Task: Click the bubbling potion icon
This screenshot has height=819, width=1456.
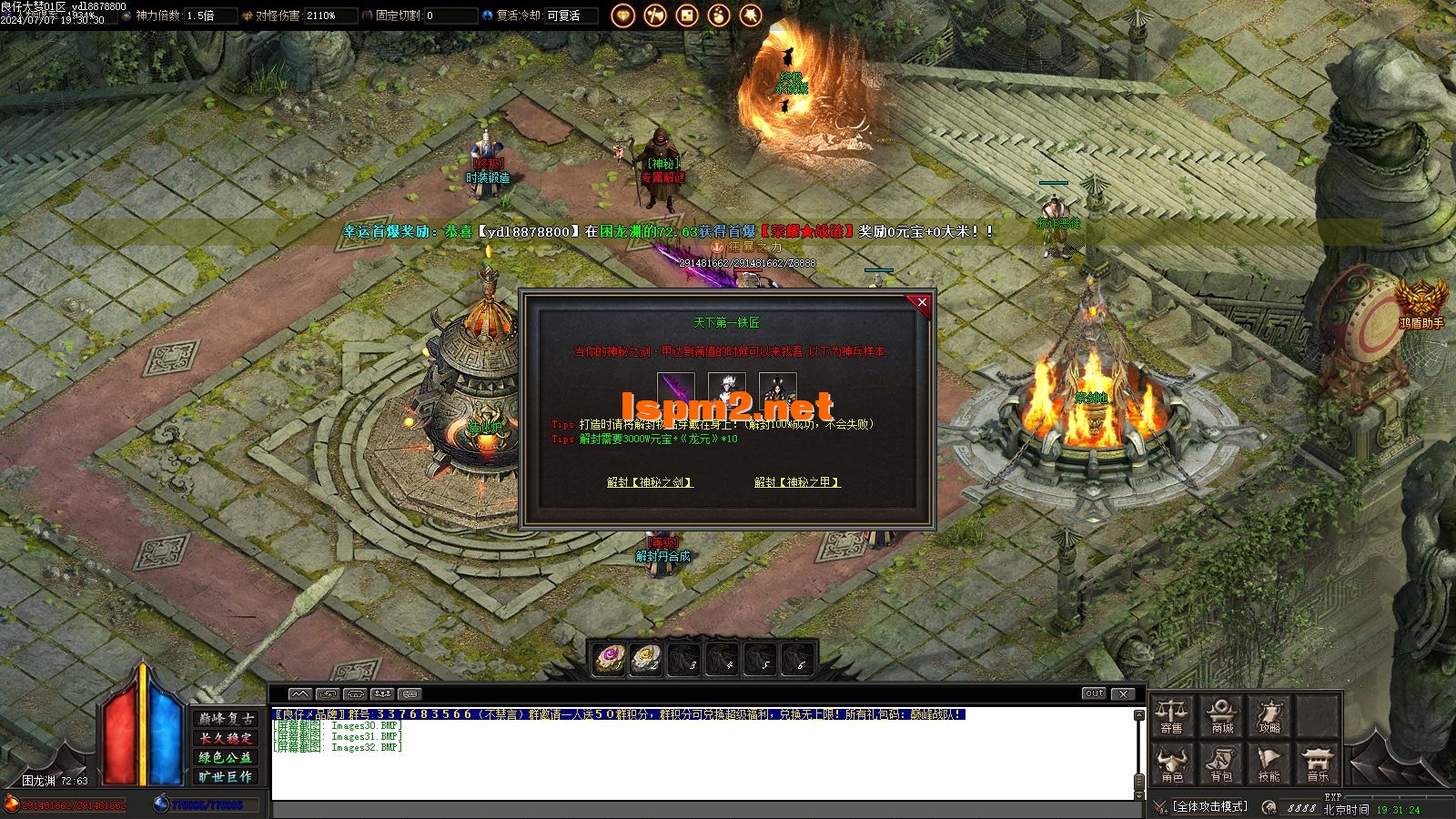Action: pyautogui.click(x=719, y=15)
